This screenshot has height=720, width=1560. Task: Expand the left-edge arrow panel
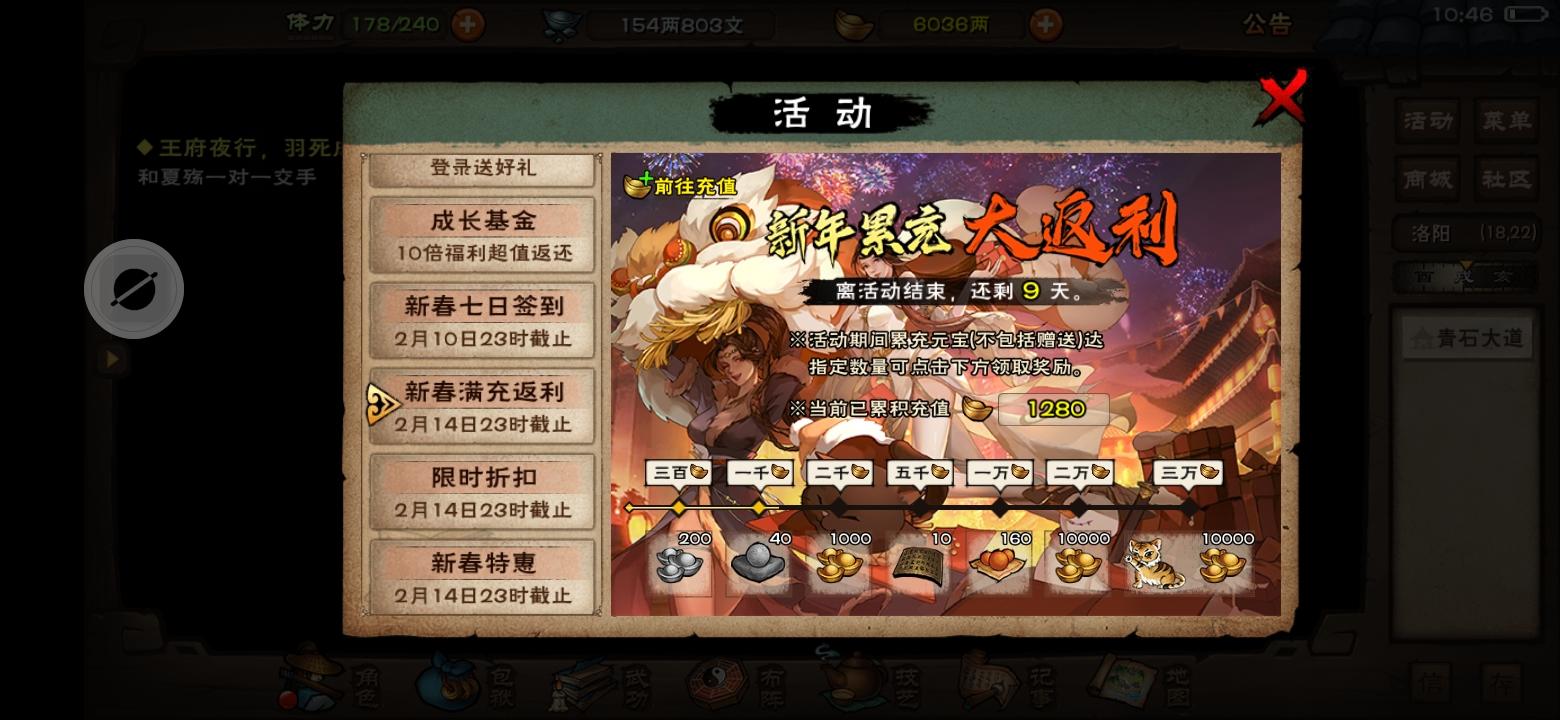[110, 360]
